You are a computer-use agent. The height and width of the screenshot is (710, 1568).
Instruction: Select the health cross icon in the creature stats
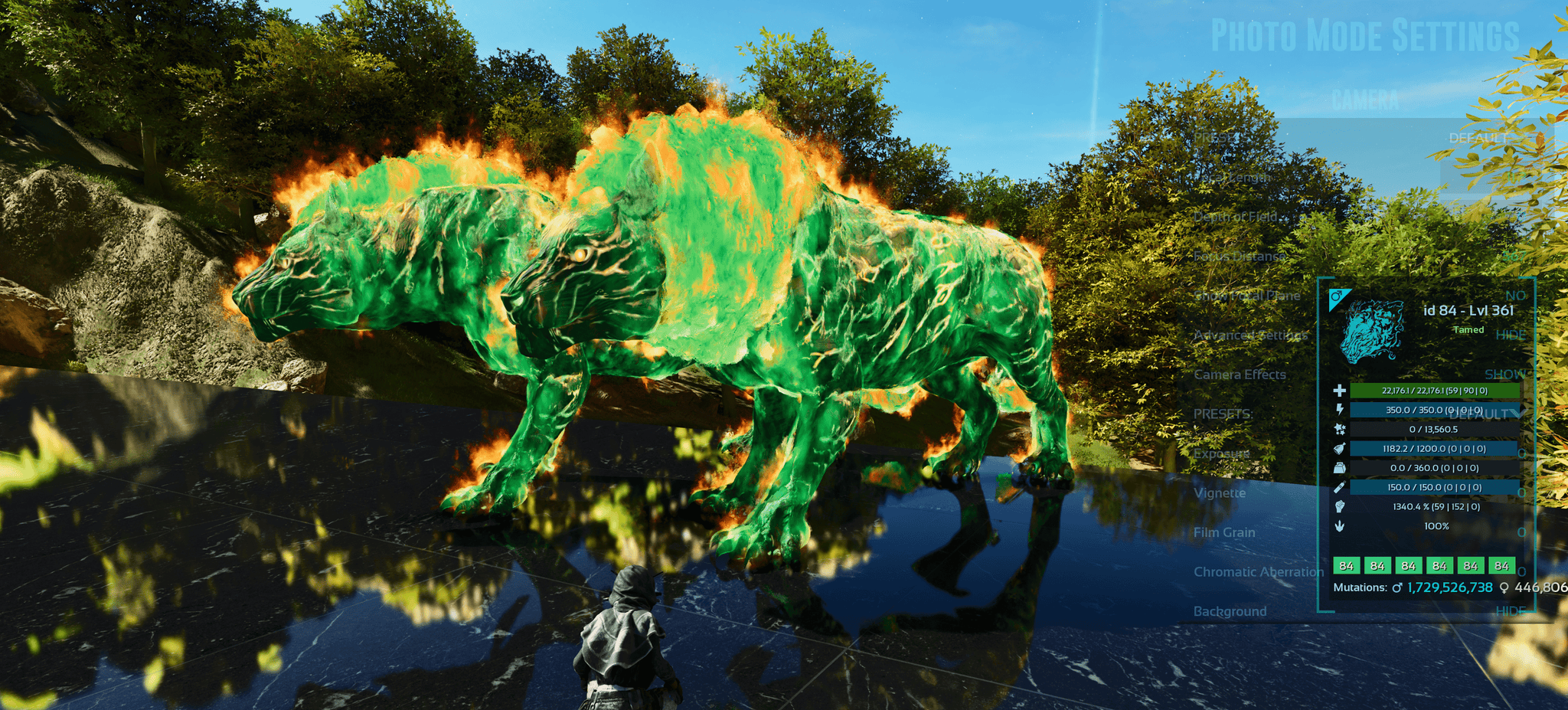pyautogui.click(x=1341, y=389)
